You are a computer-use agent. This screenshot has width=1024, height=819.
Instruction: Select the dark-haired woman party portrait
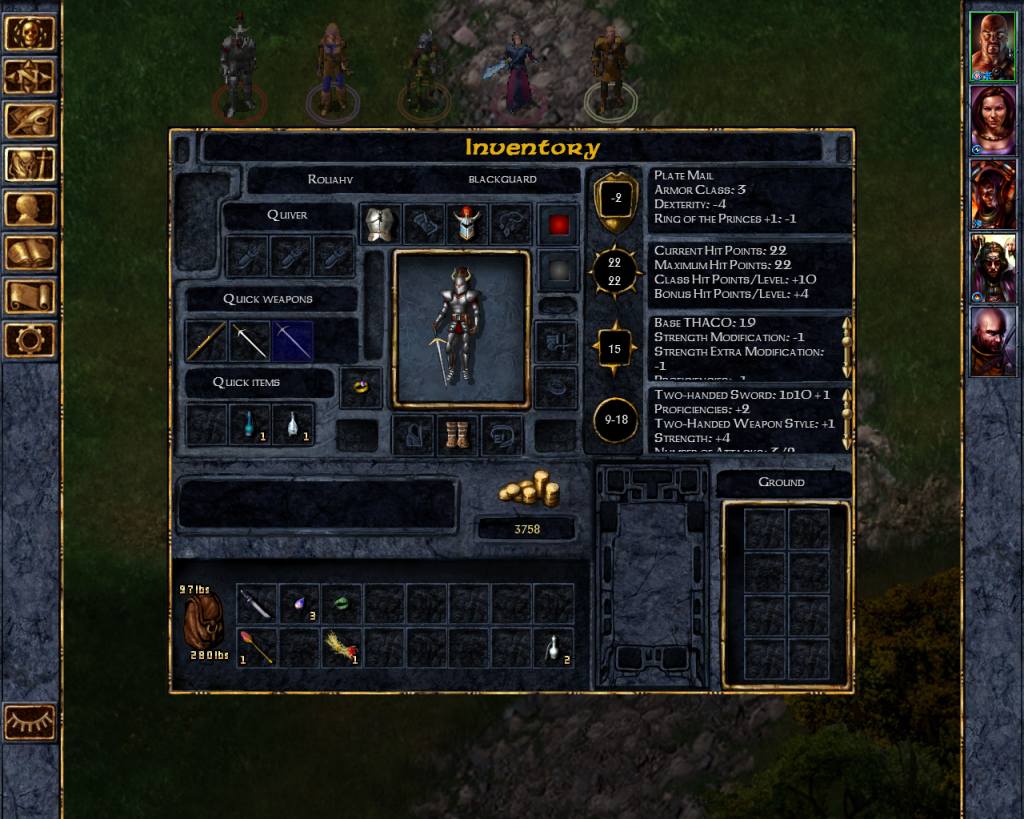(x=992, y=120)
